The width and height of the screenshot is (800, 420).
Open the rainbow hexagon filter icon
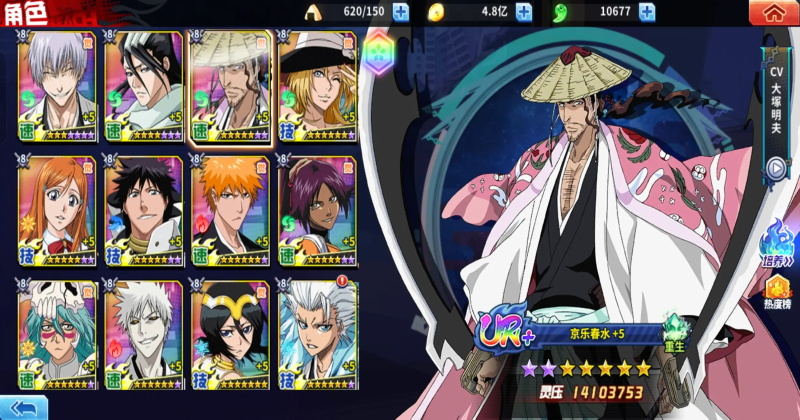click(378, 57)
